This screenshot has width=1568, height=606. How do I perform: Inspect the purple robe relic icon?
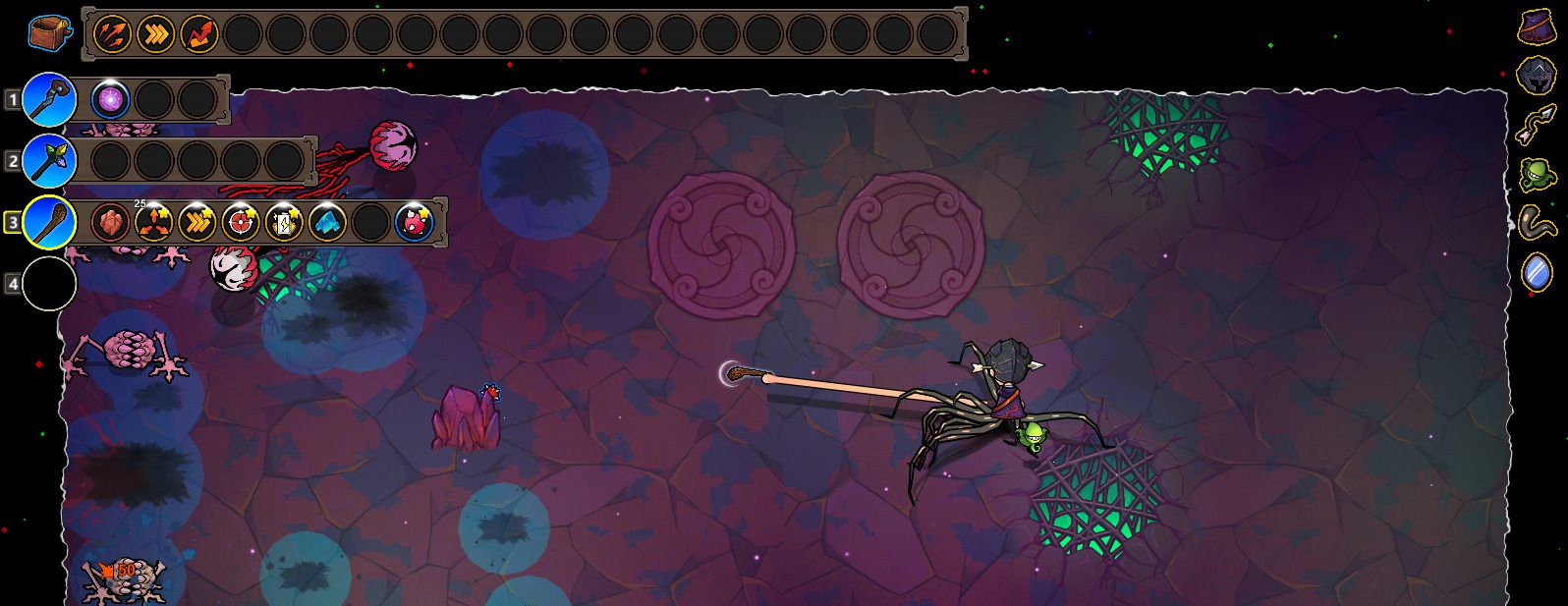coord(1538,27)
